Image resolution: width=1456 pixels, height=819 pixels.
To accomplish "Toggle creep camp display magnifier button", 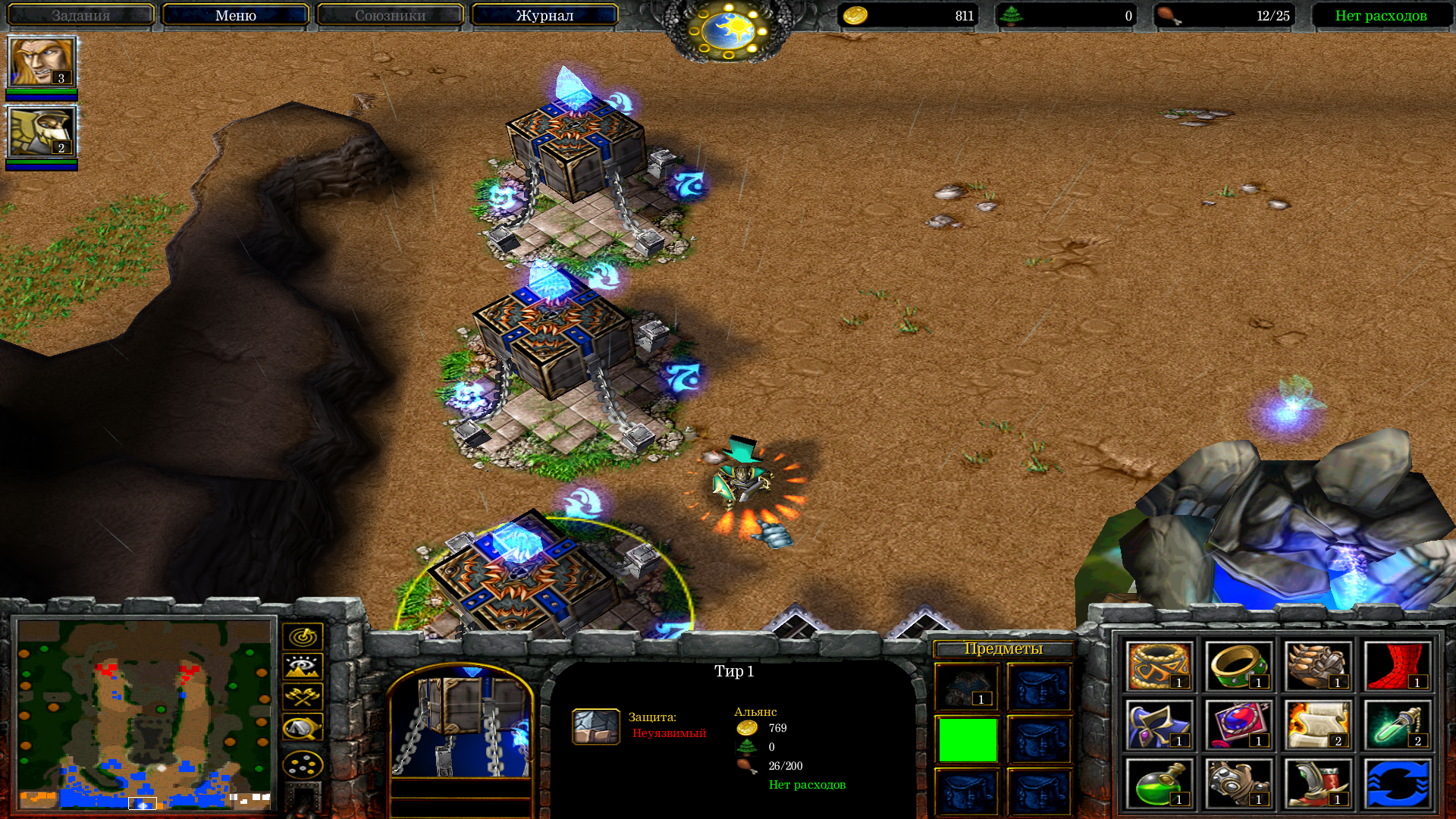I will (x=303, y=727).
